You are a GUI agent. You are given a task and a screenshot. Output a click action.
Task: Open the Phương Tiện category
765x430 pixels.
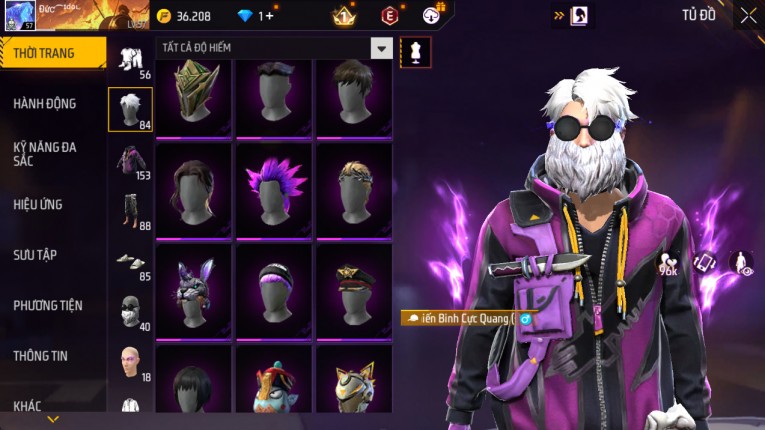[x=48, y=305]
